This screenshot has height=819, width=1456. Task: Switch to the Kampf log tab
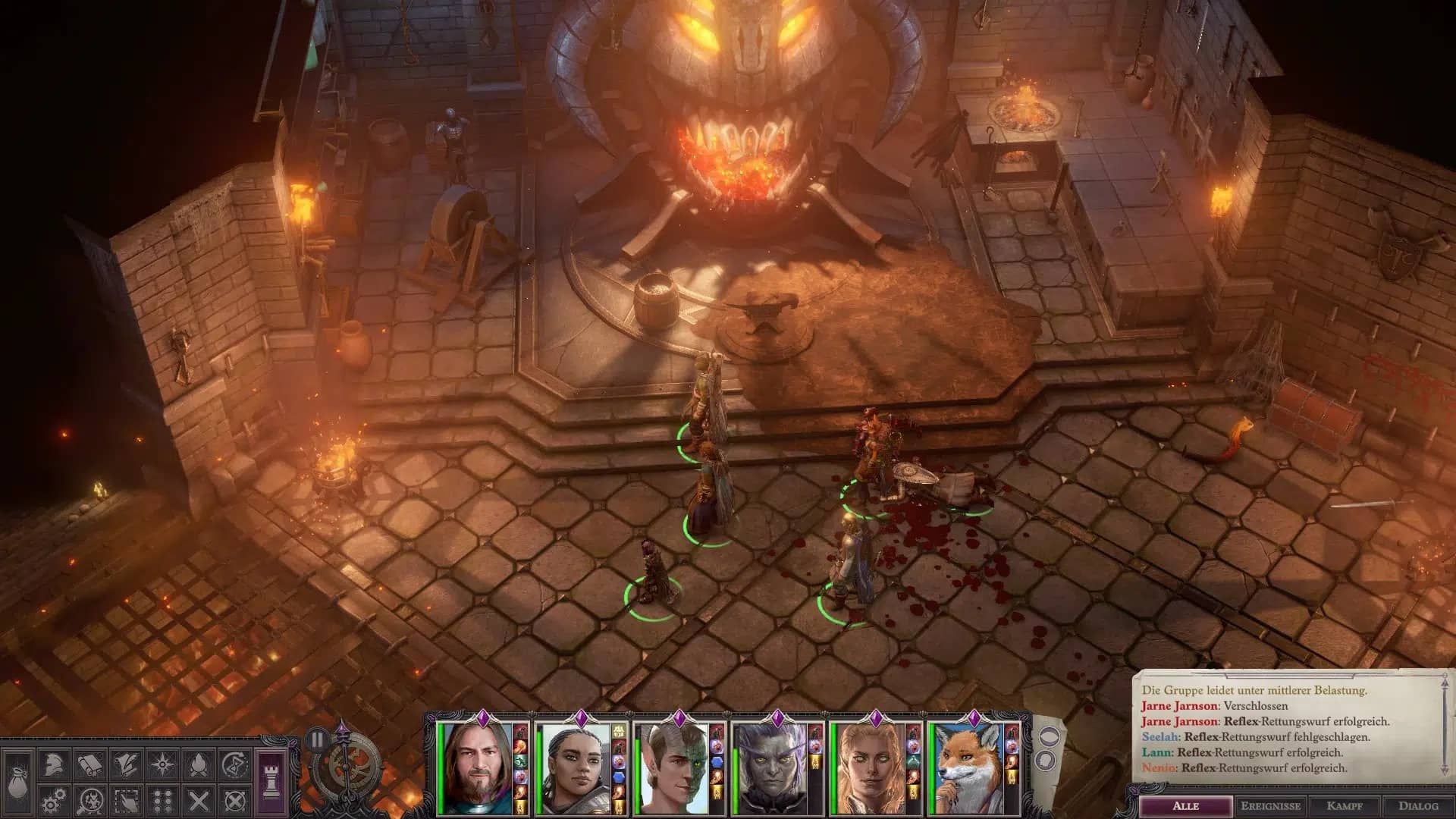coord(1345,805)
